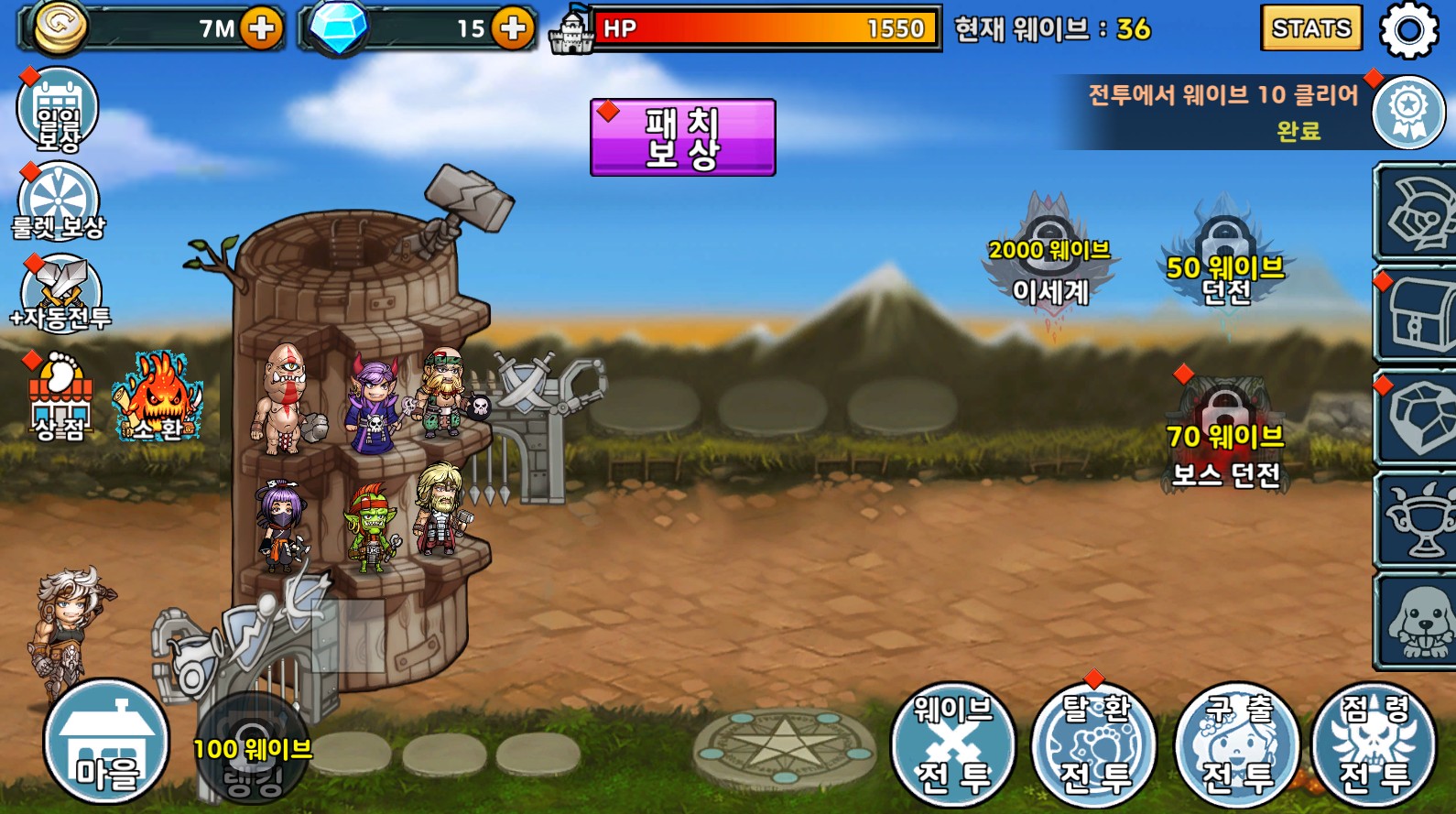This screenshot has width=1456, height=814.
Task: Claim the wave 10 clear quest medal
Action: (x=1407, y=112)
